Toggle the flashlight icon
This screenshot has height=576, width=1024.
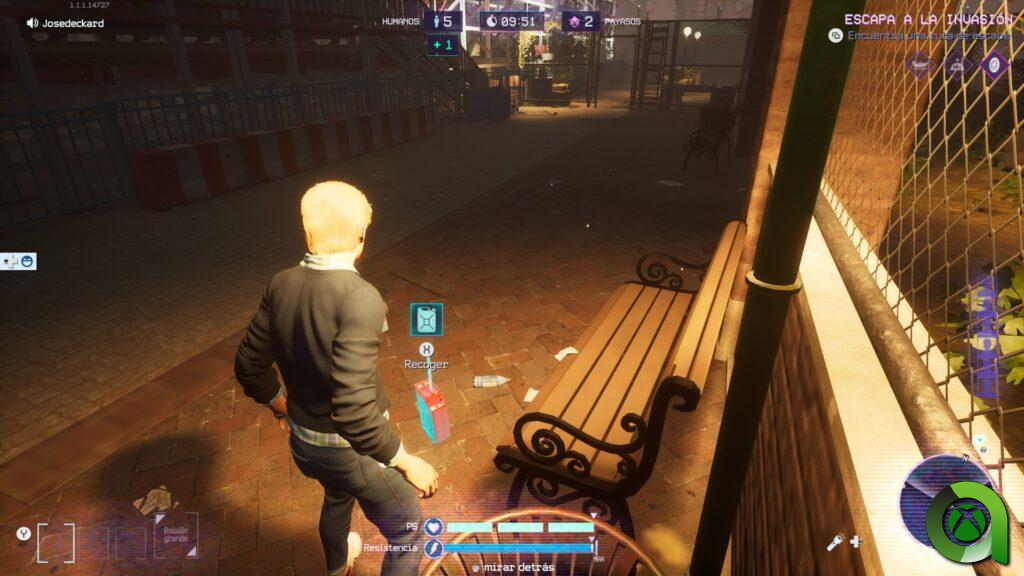click(833, 542)
